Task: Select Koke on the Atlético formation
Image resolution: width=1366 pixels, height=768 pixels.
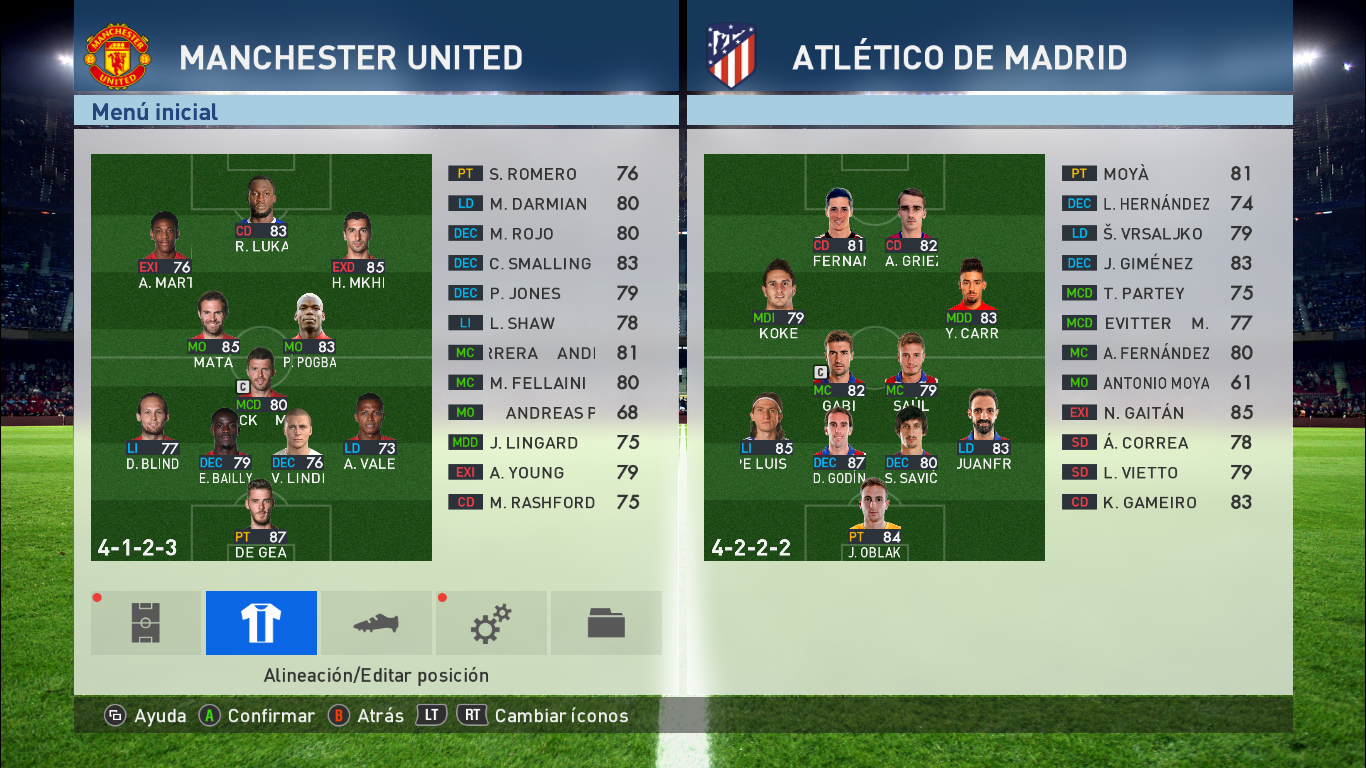Action: click(778, 298)
